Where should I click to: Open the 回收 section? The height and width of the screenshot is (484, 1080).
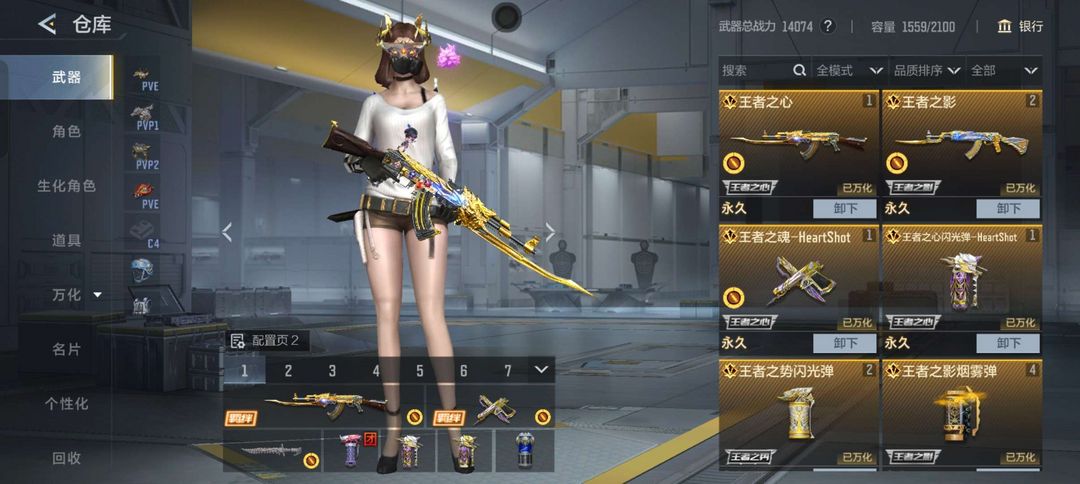pos(66,458)
